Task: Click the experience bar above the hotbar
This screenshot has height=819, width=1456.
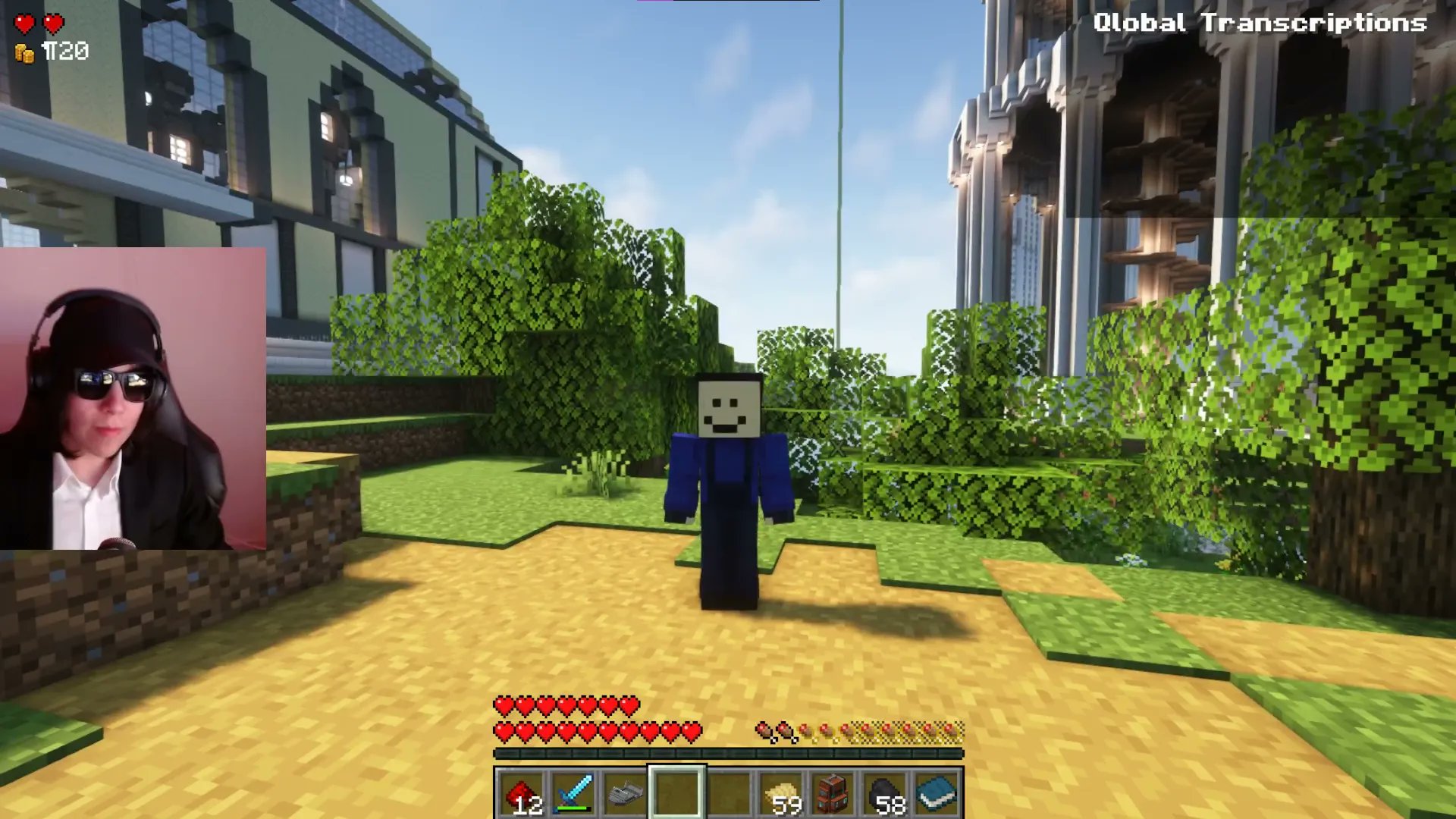Action: click(732, 755)
